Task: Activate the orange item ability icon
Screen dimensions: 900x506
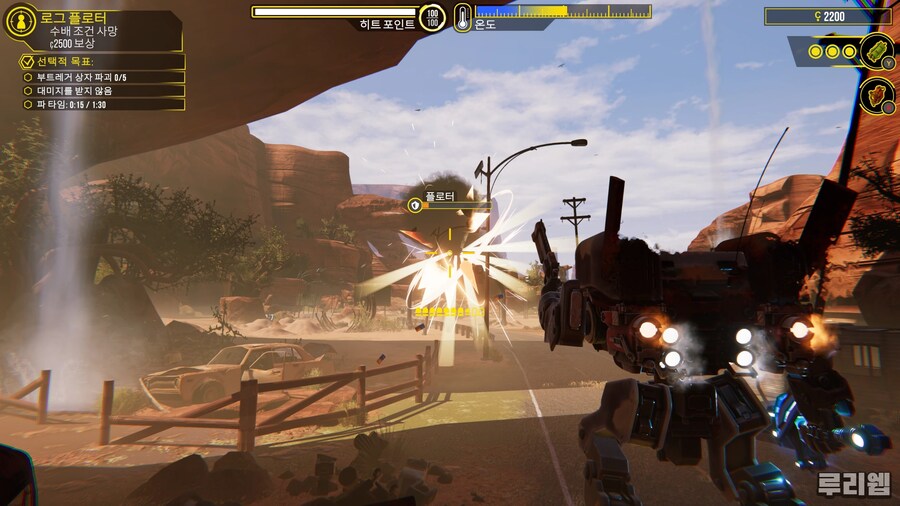Action: 876,96
